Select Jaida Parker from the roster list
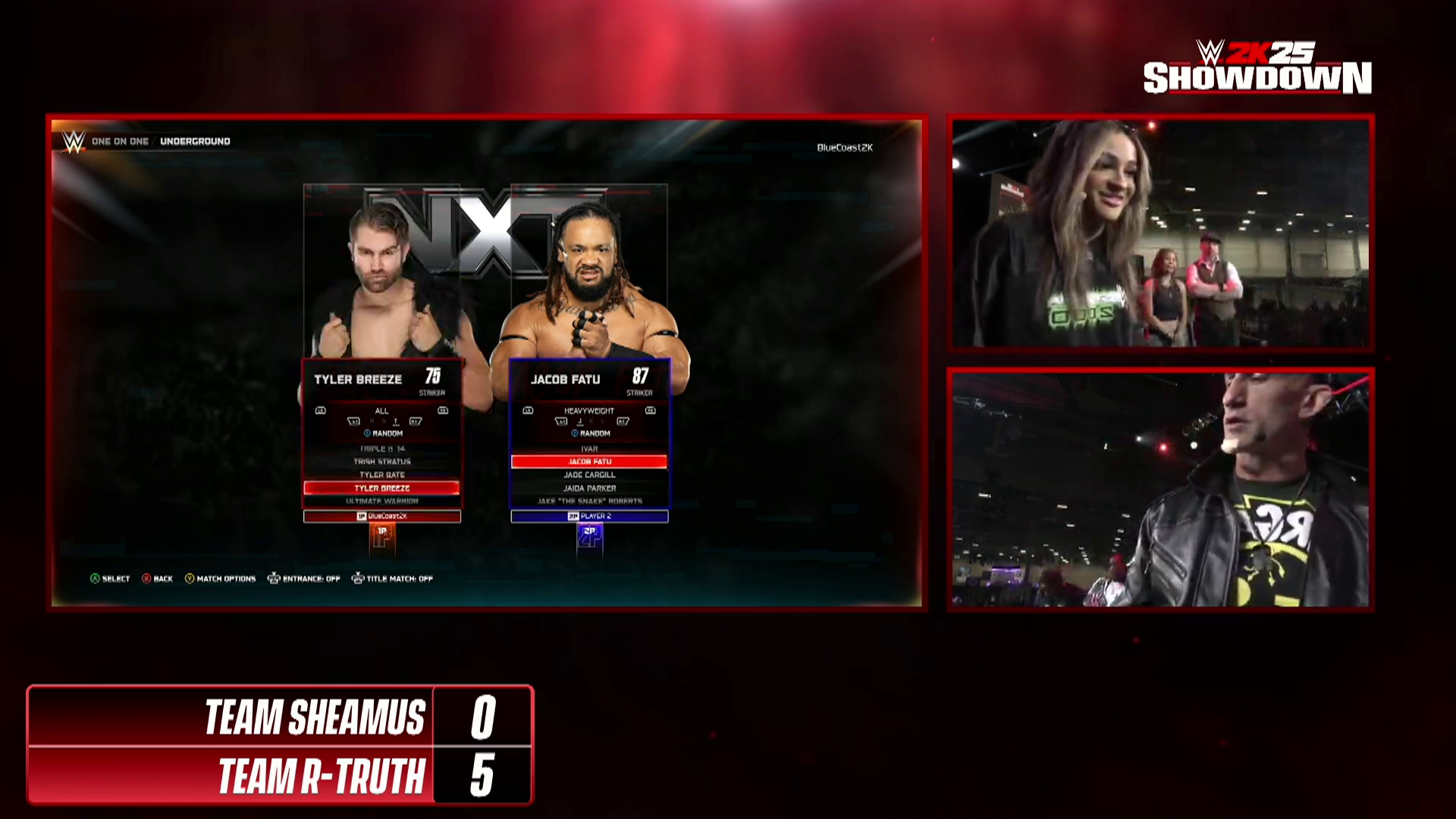1456x819 pixels. coord(589,488)
